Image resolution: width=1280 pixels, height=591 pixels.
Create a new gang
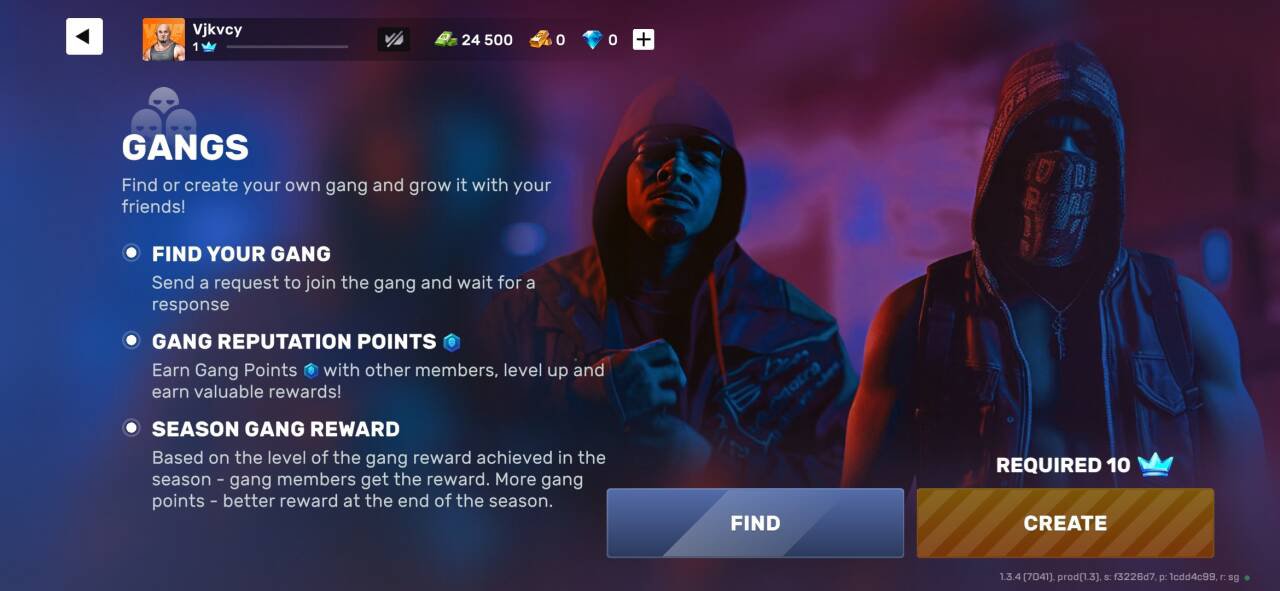1065,523
